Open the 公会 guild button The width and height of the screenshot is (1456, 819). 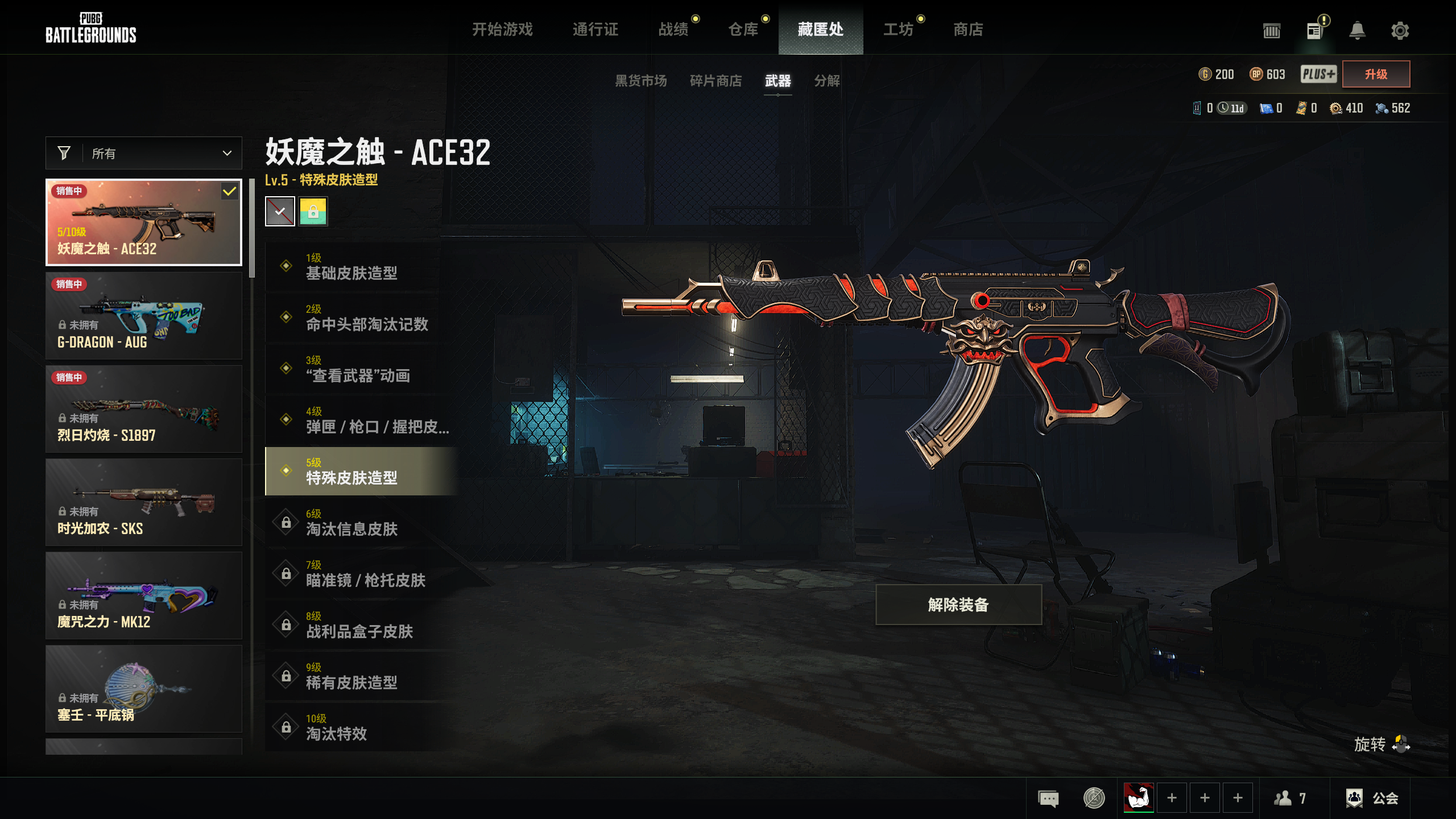point(1372,798)
